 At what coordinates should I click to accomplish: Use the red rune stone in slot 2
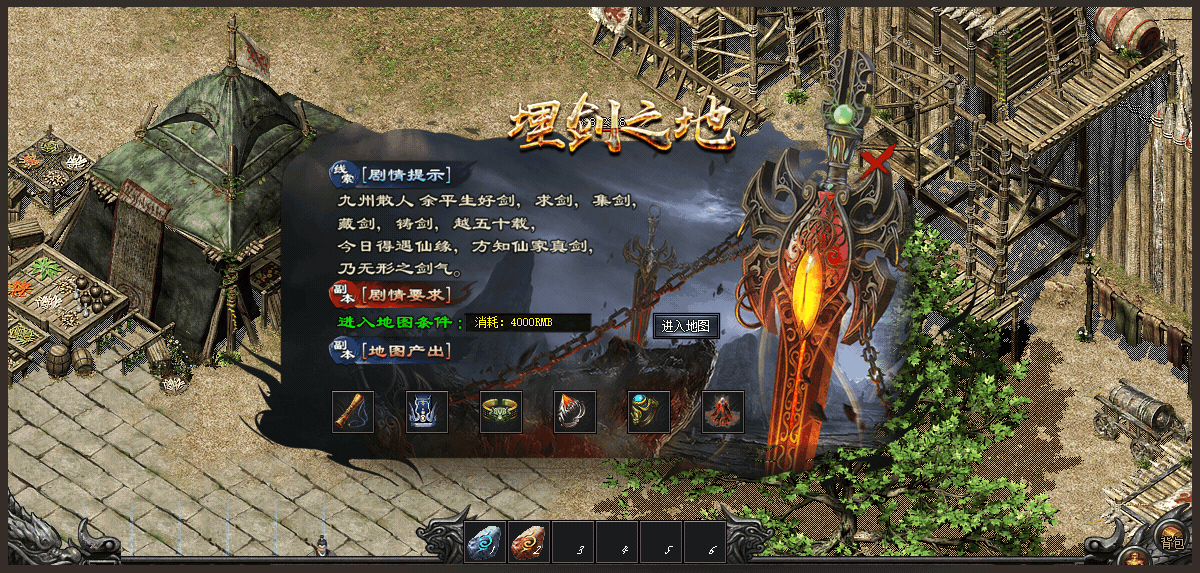point(529,543)
